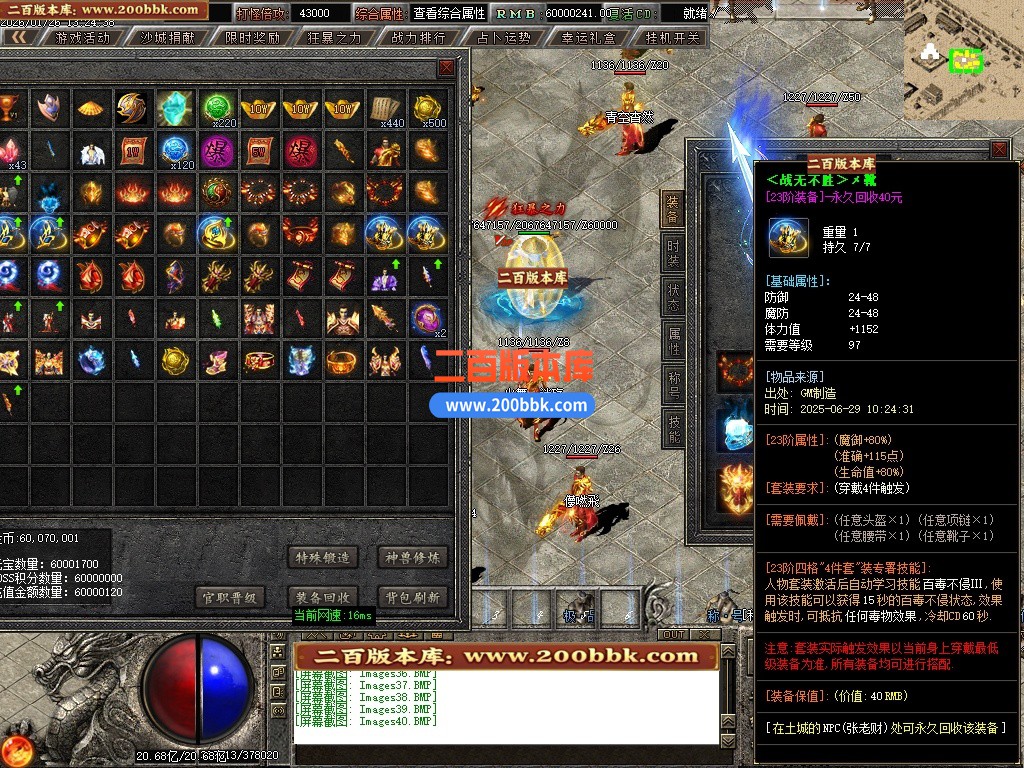Toggle the 挂机开关 auto-battle switch

point(672,38)
